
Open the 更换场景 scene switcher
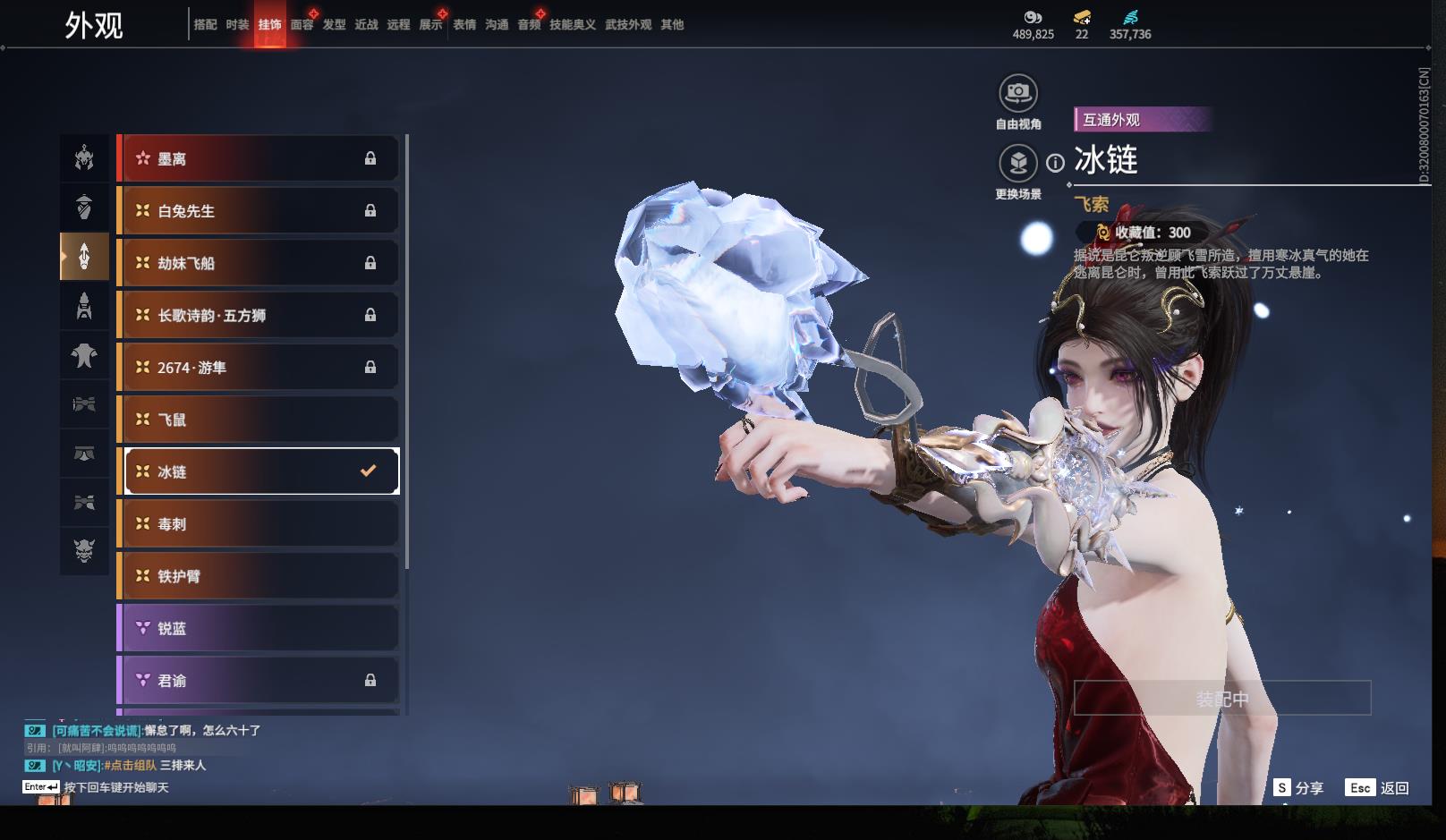(1017, 164)
